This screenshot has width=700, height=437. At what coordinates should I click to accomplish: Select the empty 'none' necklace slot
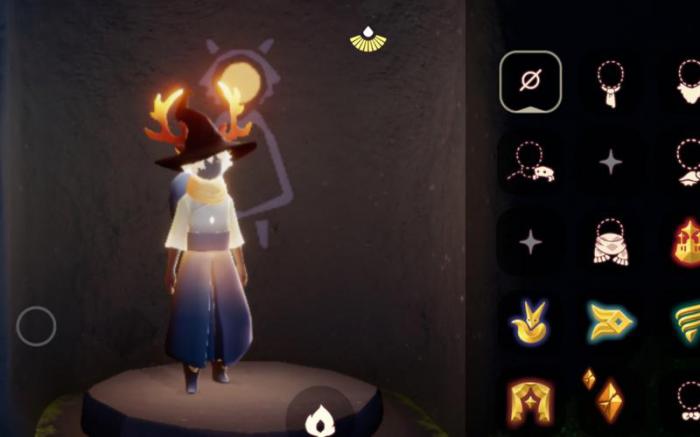[x=530, y=81]
